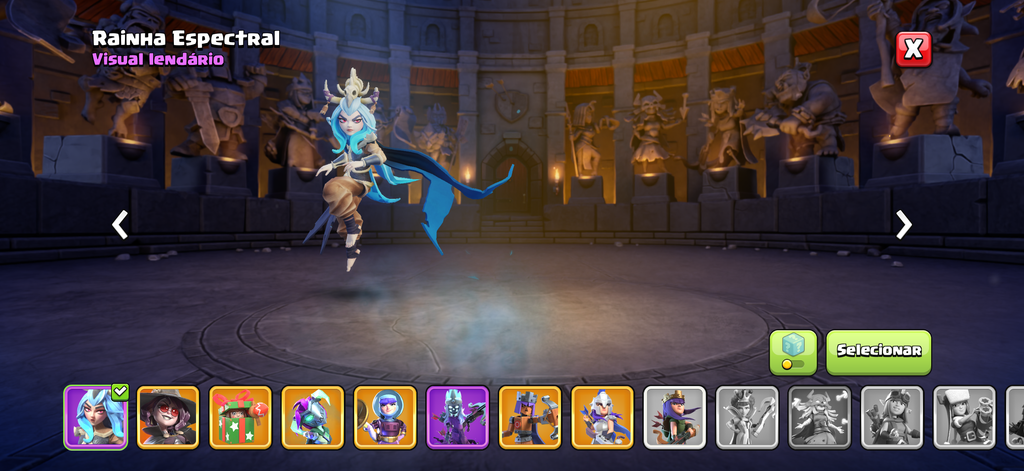Select the Rainha Espectral blue-haired skin thumbnail

click(x=95, y=417)
